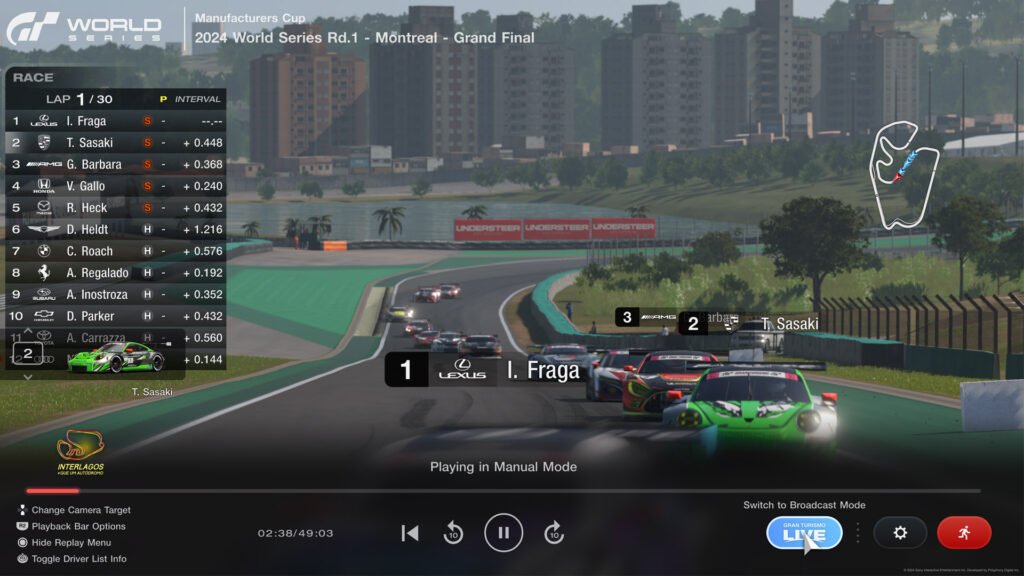Rewind the replay by 10 seconds
This screenshot has height=576, width=1024.
[x=453, y=533]
